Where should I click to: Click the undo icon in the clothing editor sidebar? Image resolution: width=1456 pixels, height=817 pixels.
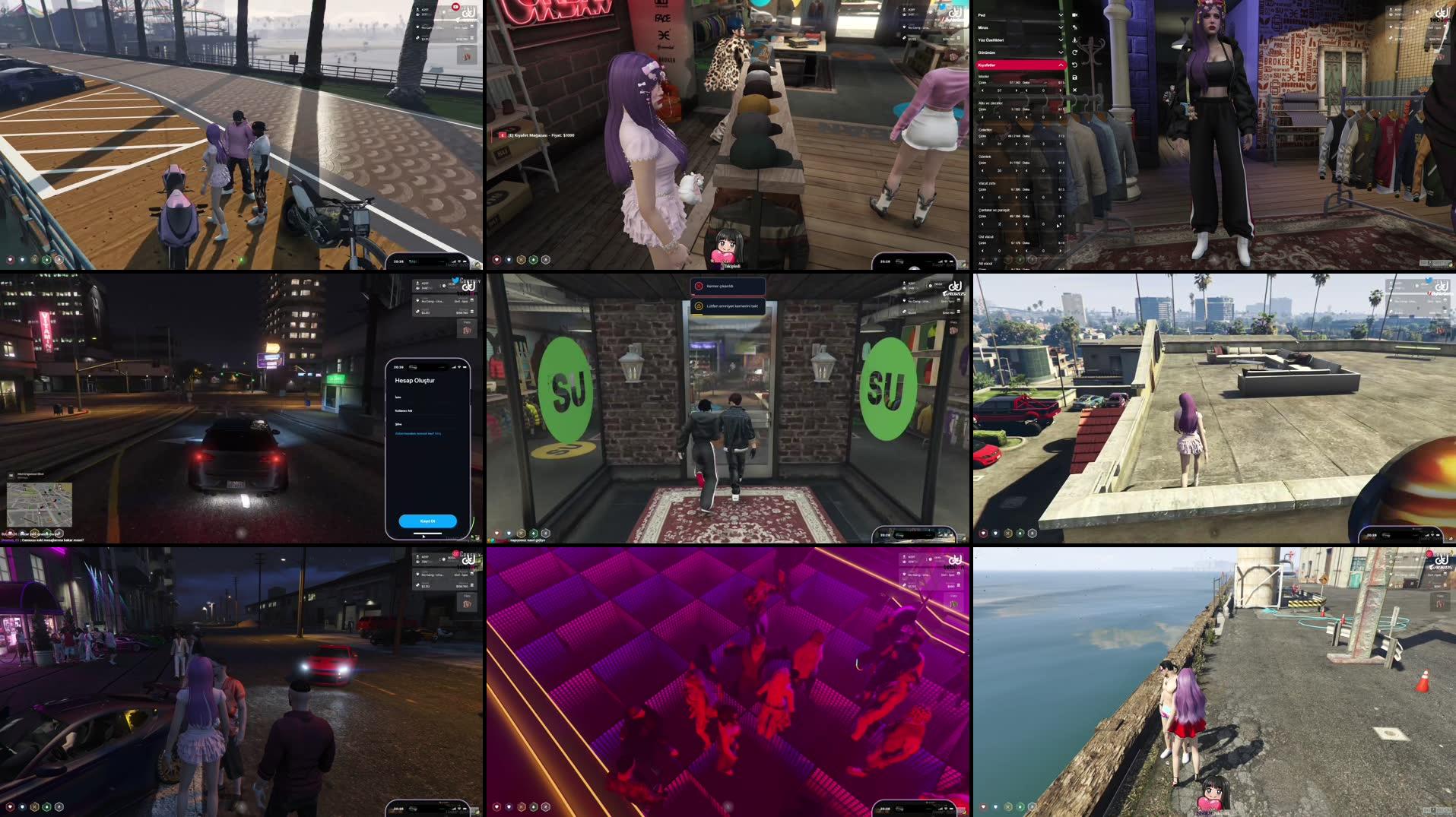tap(1074, 65)
